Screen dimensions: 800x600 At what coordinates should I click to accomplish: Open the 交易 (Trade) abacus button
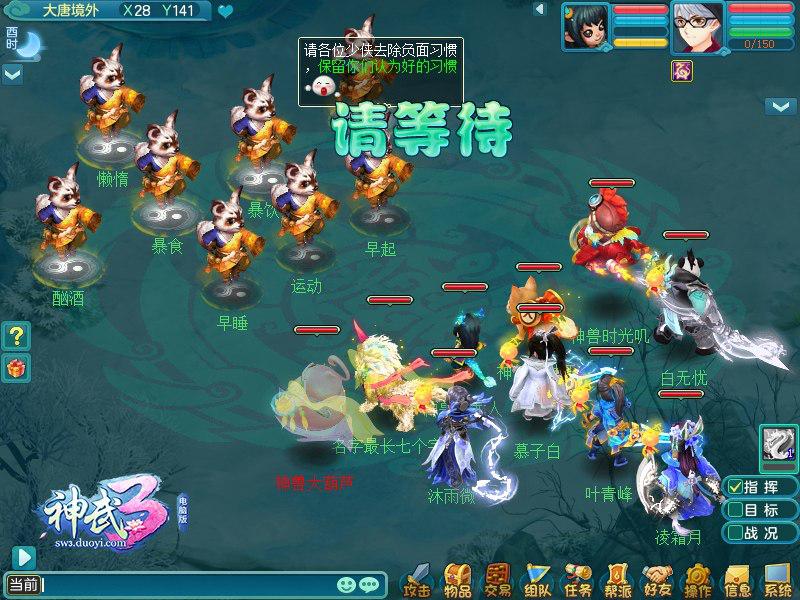[497, 579]
